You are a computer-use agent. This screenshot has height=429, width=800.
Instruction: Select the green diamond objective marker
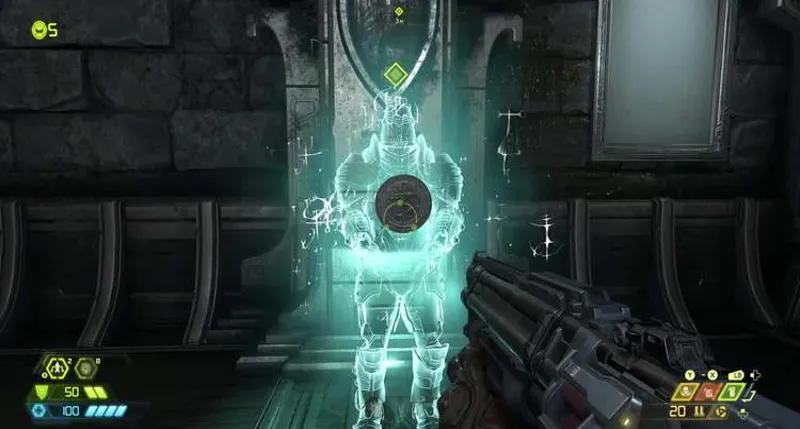pyautogui.click(x=396, y=73)
